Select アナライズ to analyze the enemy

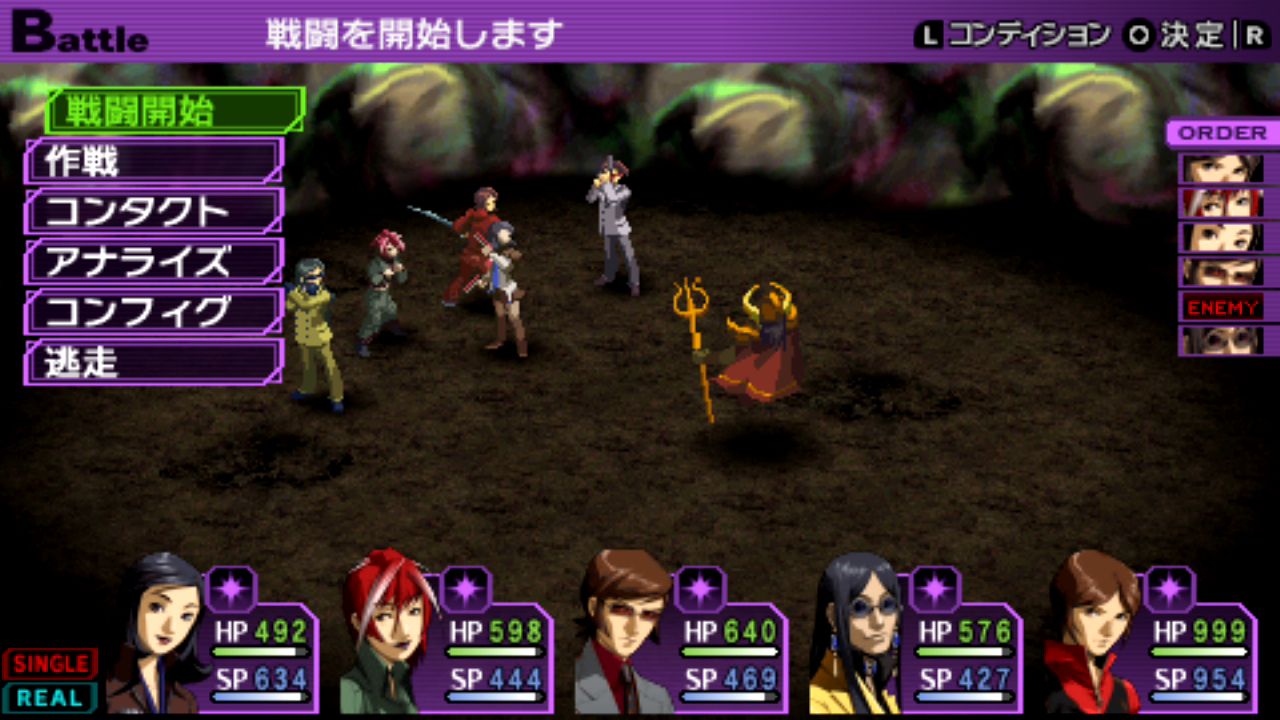[x=154, y=262]
